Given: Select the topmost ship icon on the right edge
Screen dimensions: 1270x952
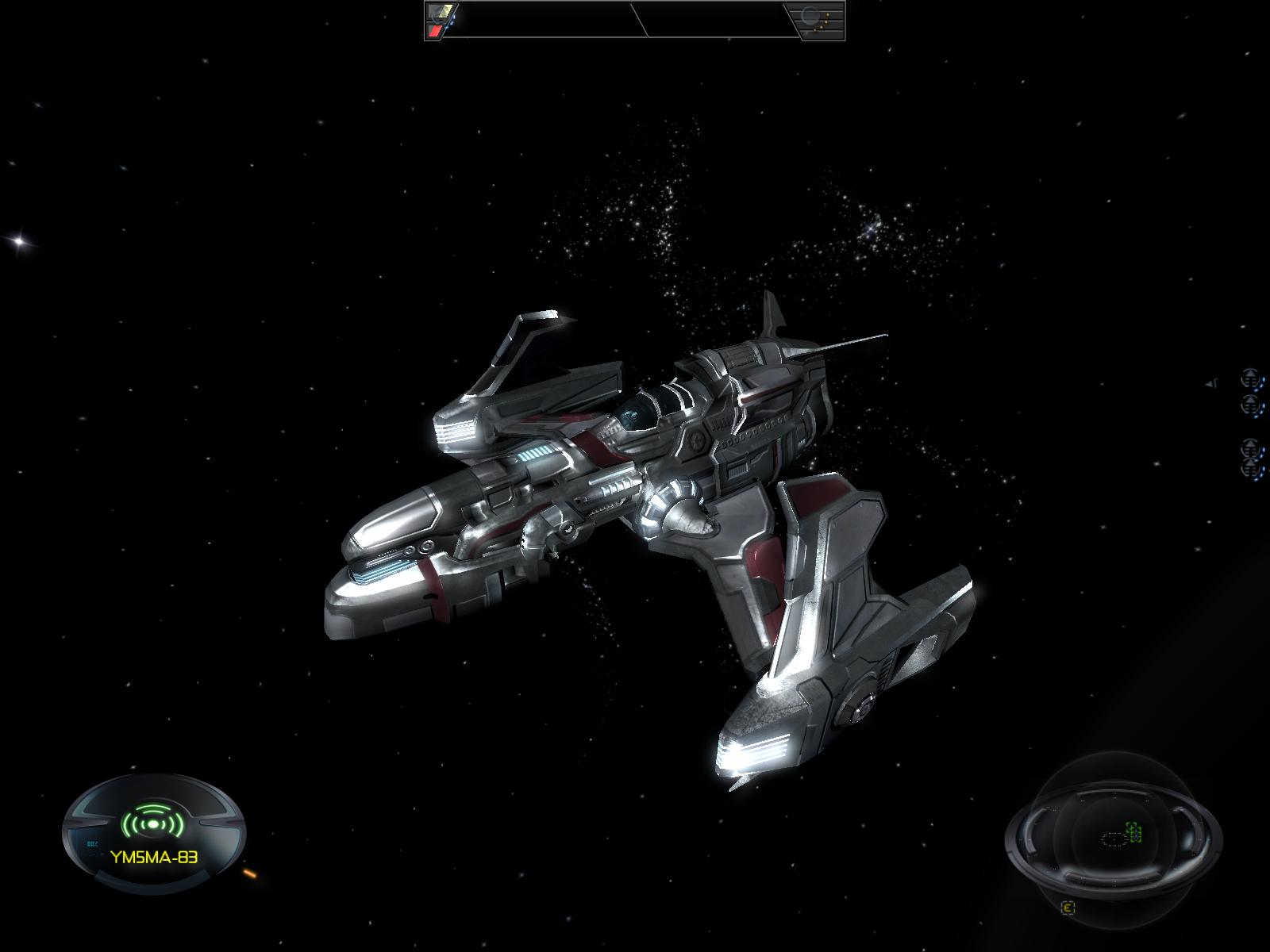Looking at the screenshot, I should pos(1252,376).
